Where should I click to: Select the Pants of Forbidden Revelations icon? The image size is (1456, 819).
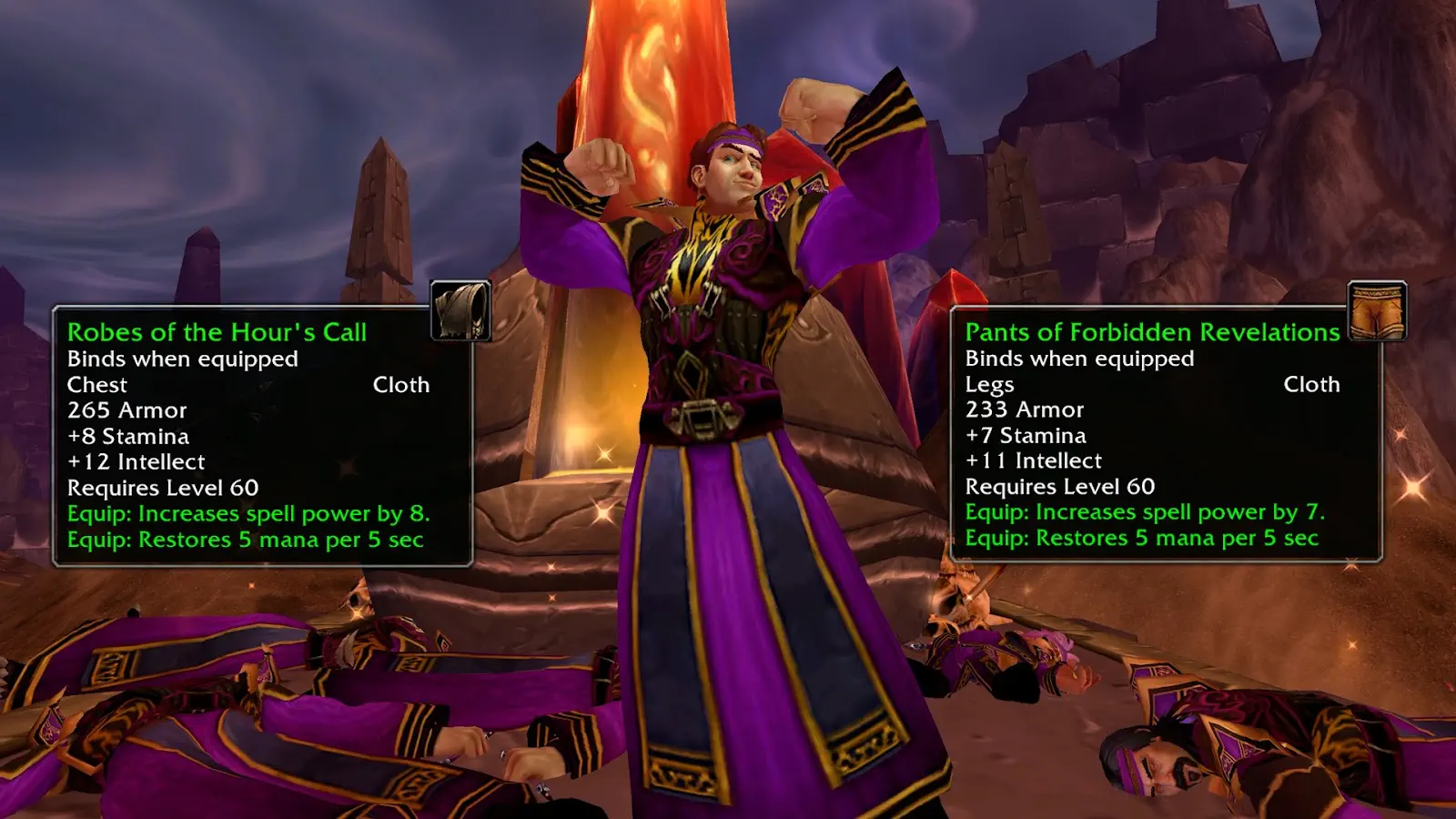[1377, 311]
